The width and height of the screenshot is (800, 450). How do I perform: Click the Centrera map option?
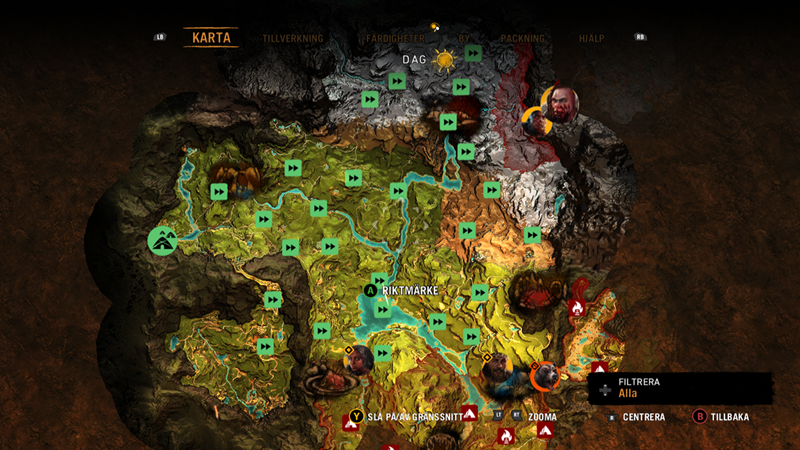642,417
